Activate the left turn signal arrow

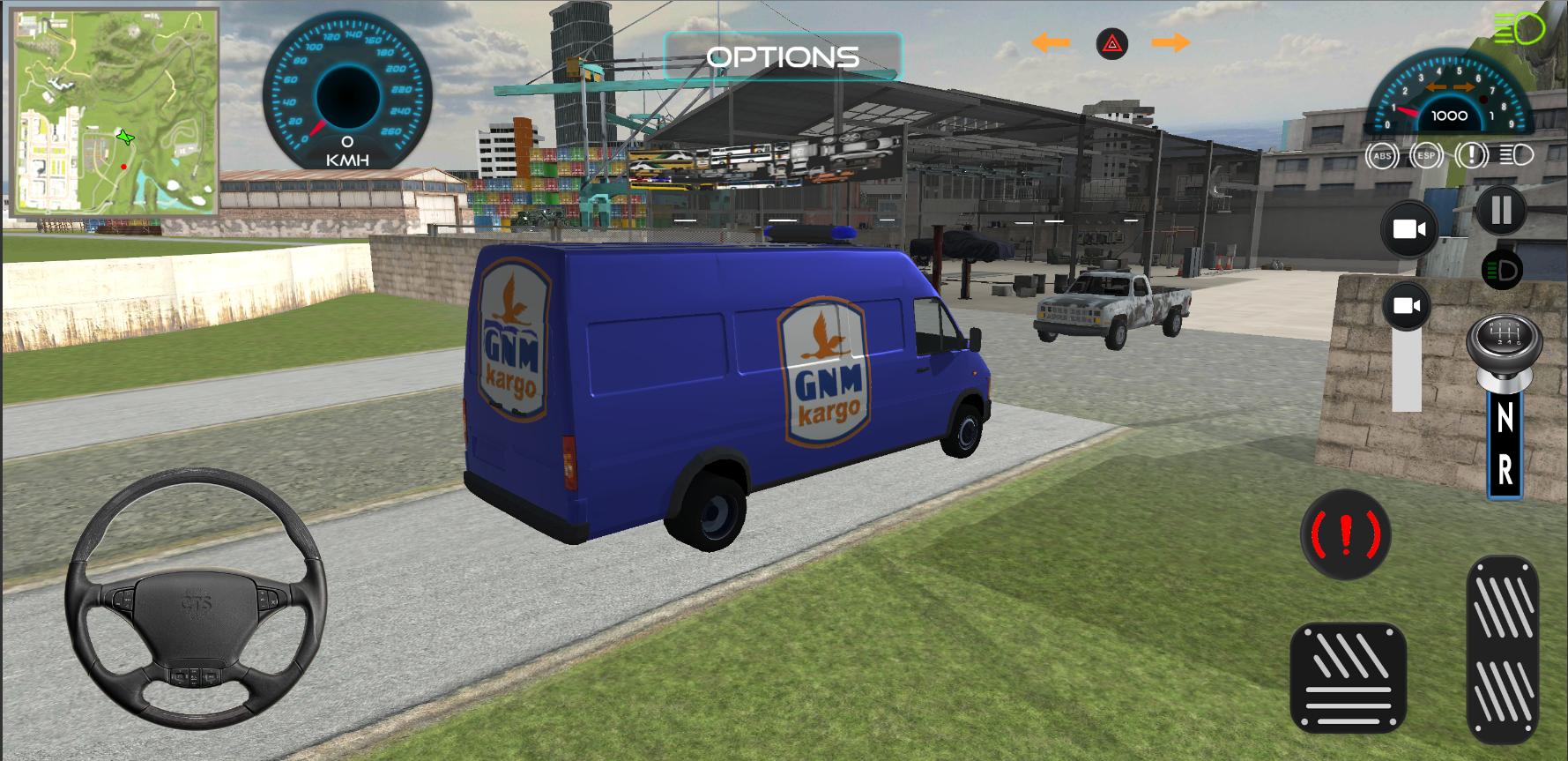pos(1051,42)
